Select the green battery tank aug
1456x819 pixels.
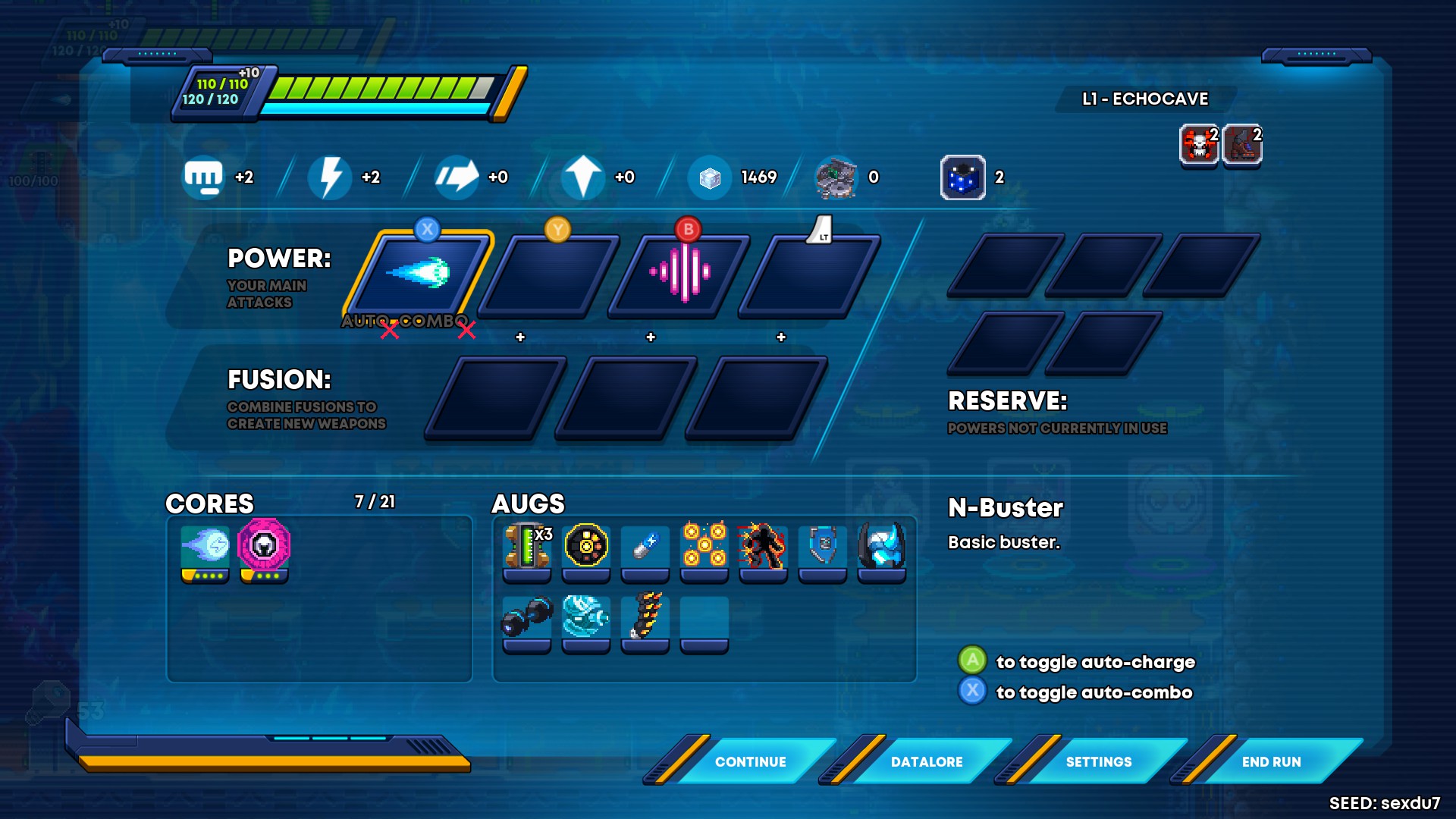point(527,548)
